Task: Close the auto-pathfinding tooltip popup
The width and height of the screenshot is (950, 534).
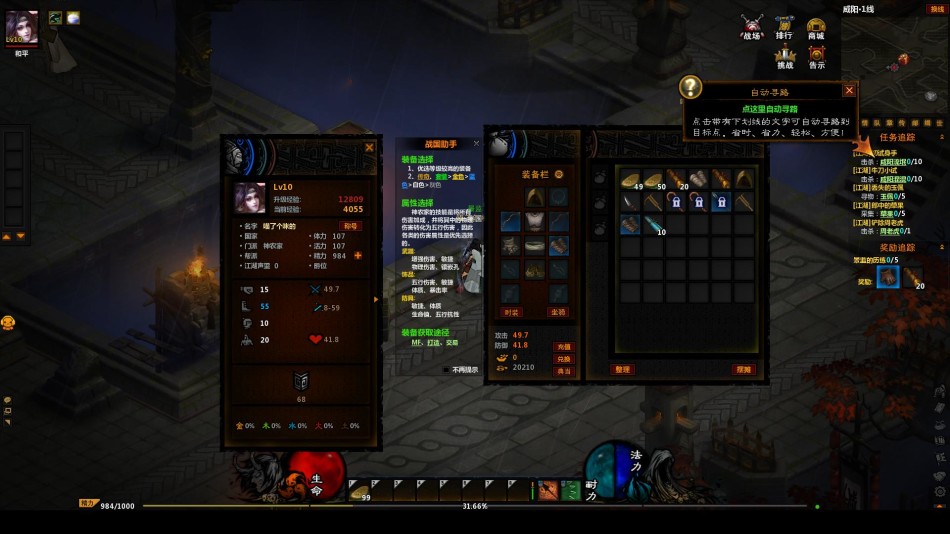Action: [849, 90]
